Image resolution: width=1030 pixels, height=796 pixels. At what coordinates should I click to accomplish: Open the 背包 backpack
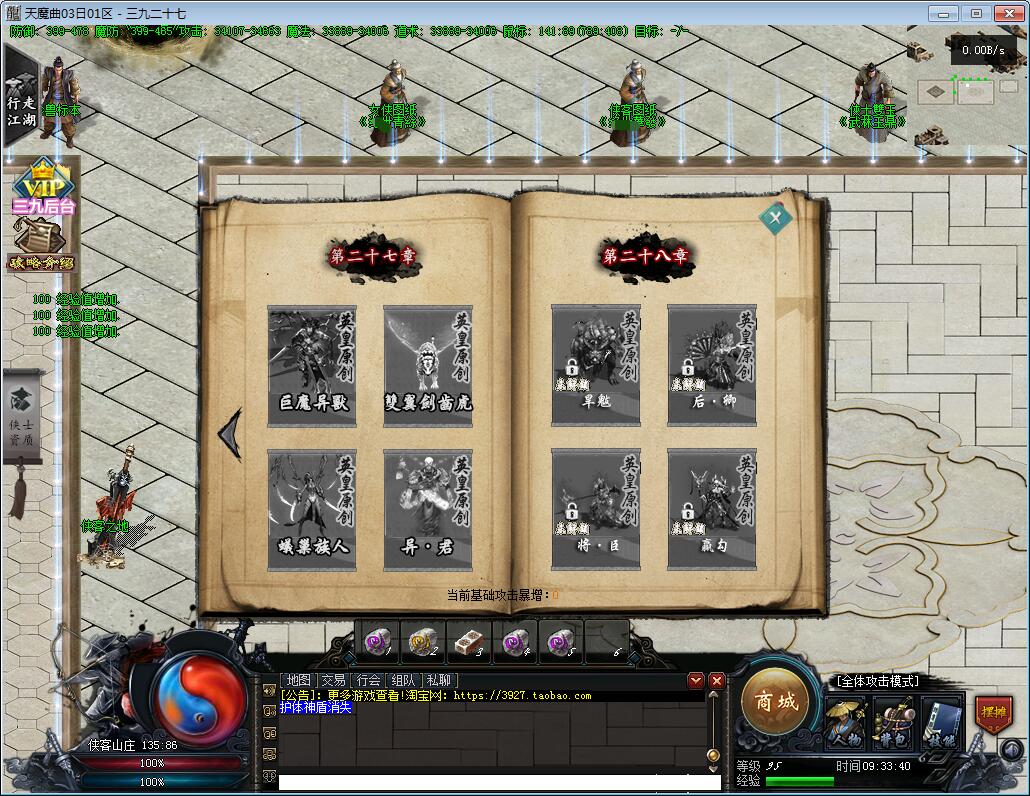tap(893, 722)
